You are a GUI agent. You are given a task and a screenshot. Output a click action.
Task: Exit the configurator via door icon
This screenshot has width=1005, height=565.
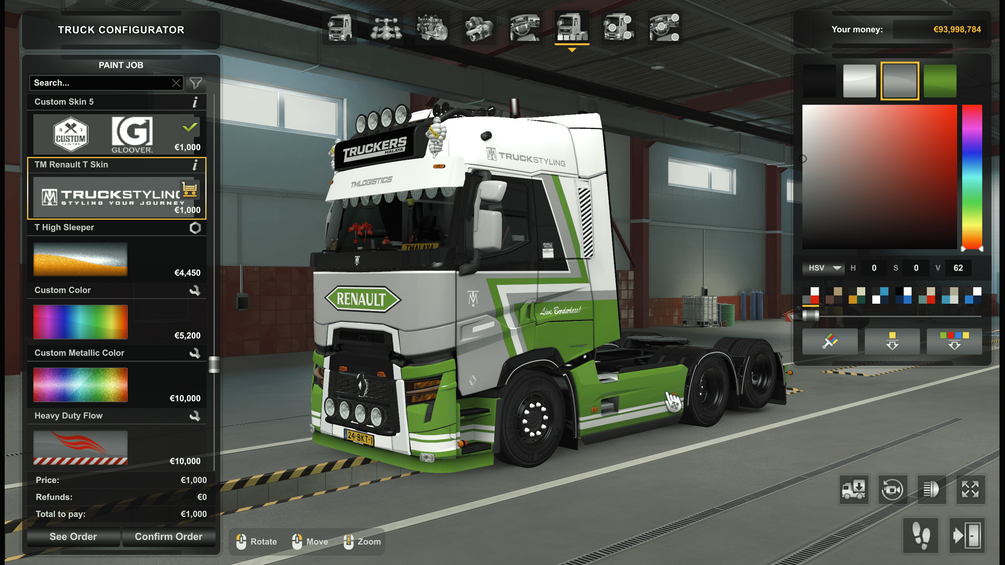click(966, 536)
